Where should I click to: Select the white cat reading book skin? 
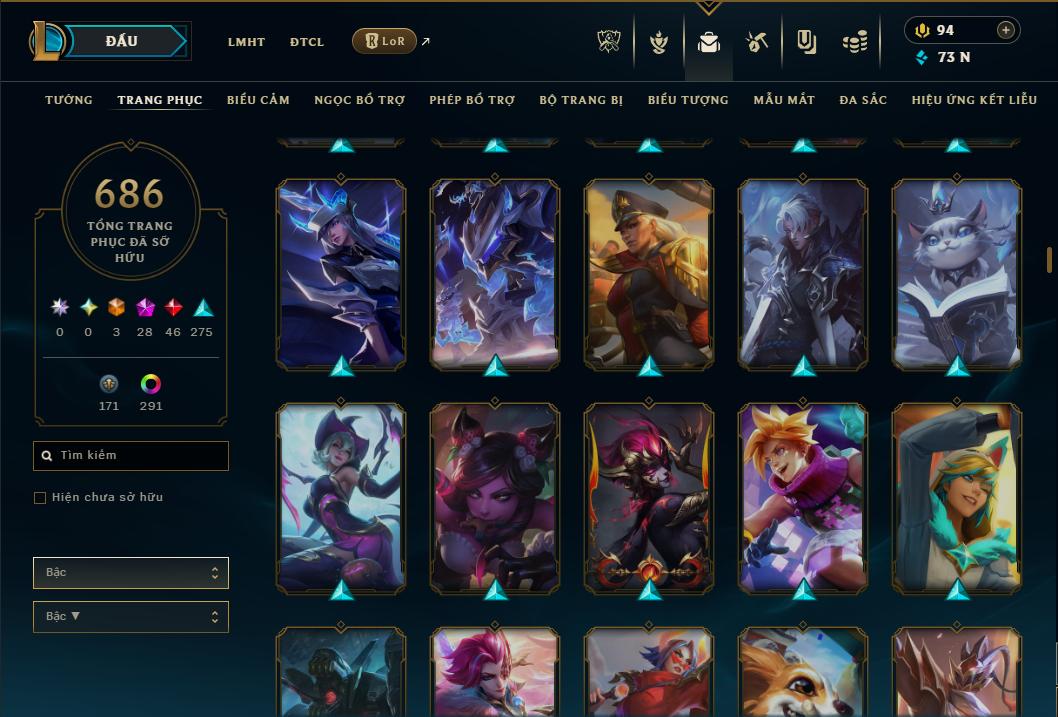pos(957,273)
